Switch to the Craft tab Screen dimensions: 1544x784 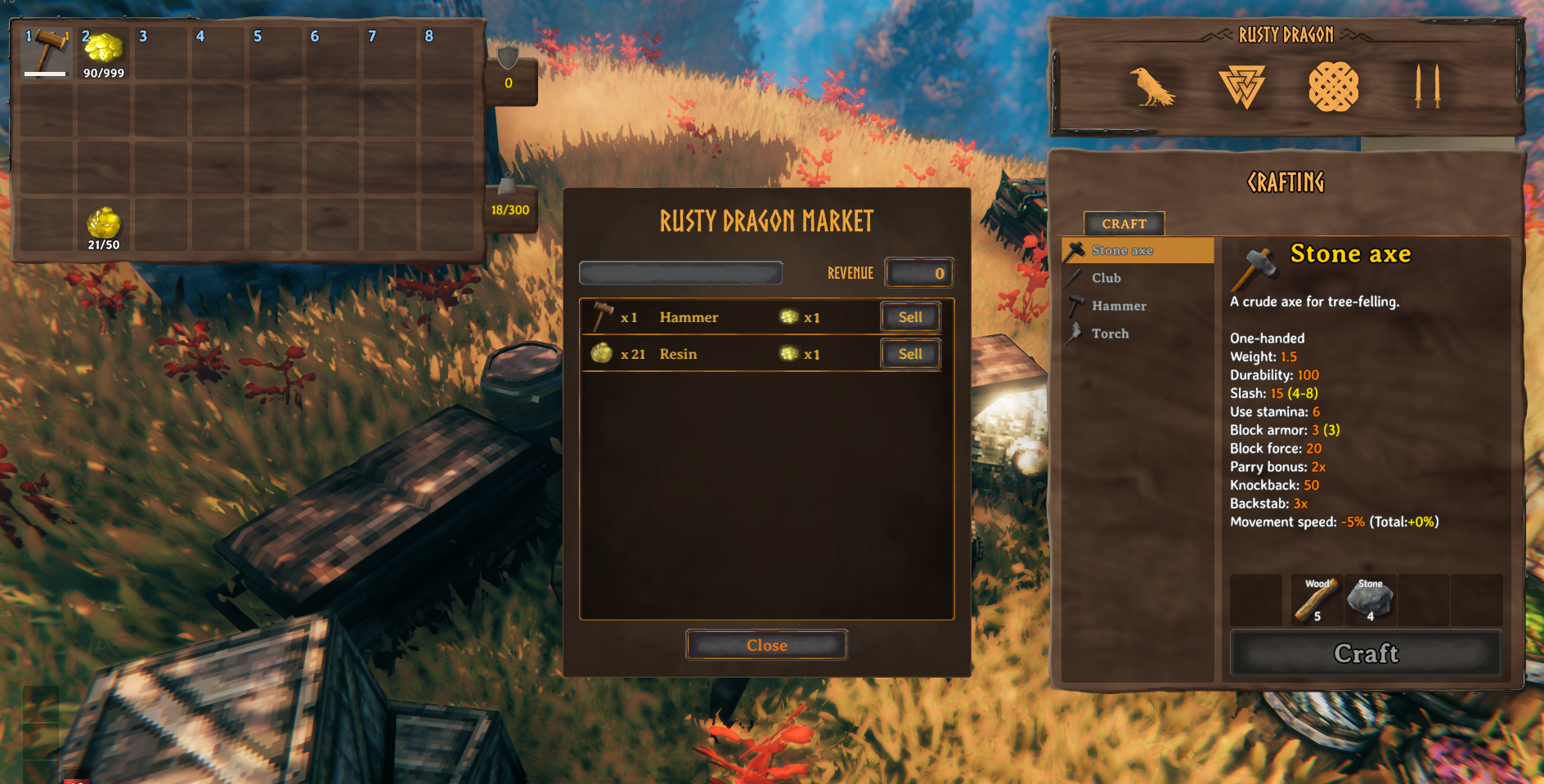click(1124, 223)
